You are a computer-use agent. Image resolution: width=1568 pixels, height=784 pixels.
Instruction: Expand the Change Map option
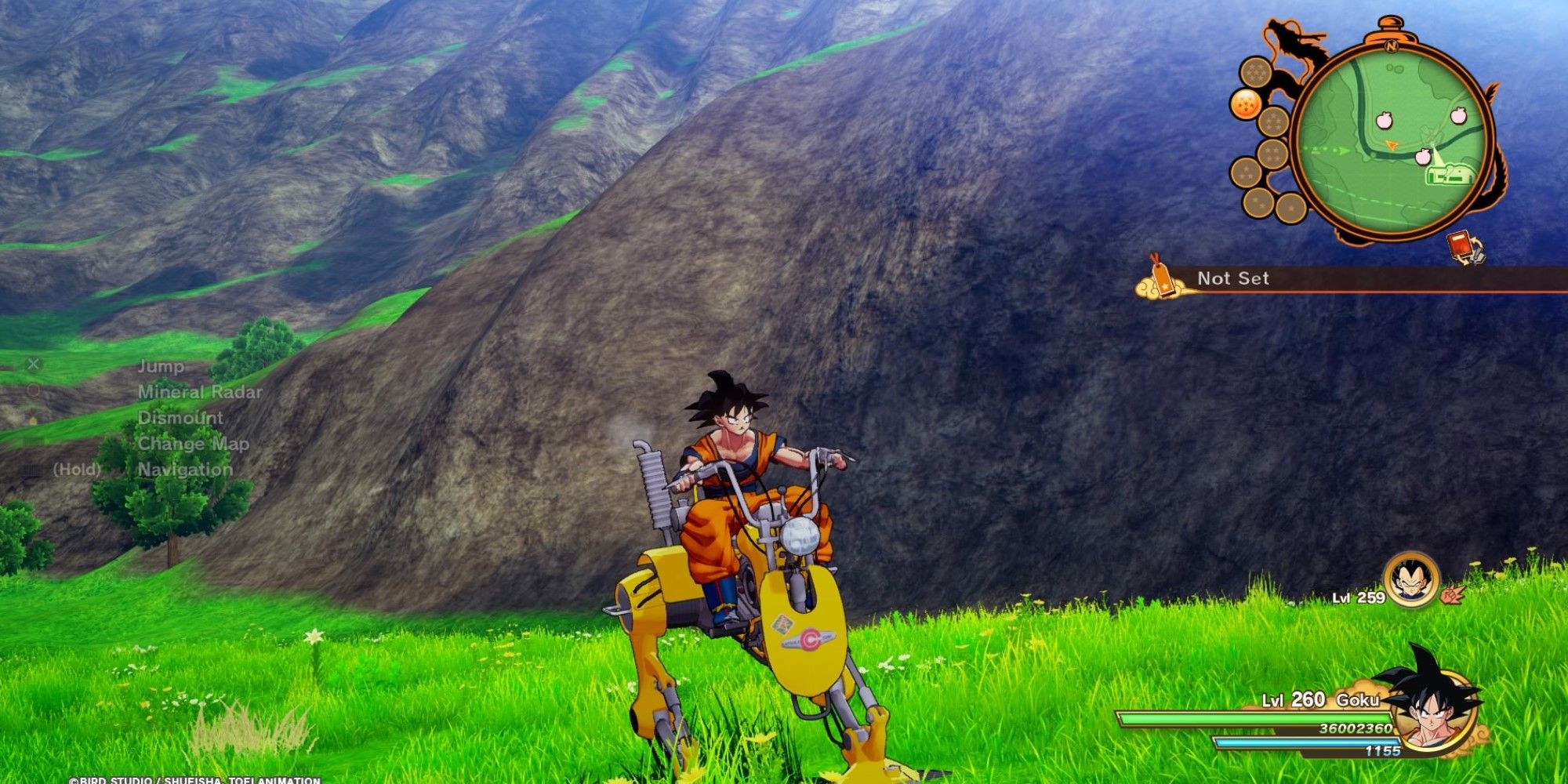[193, 444]
